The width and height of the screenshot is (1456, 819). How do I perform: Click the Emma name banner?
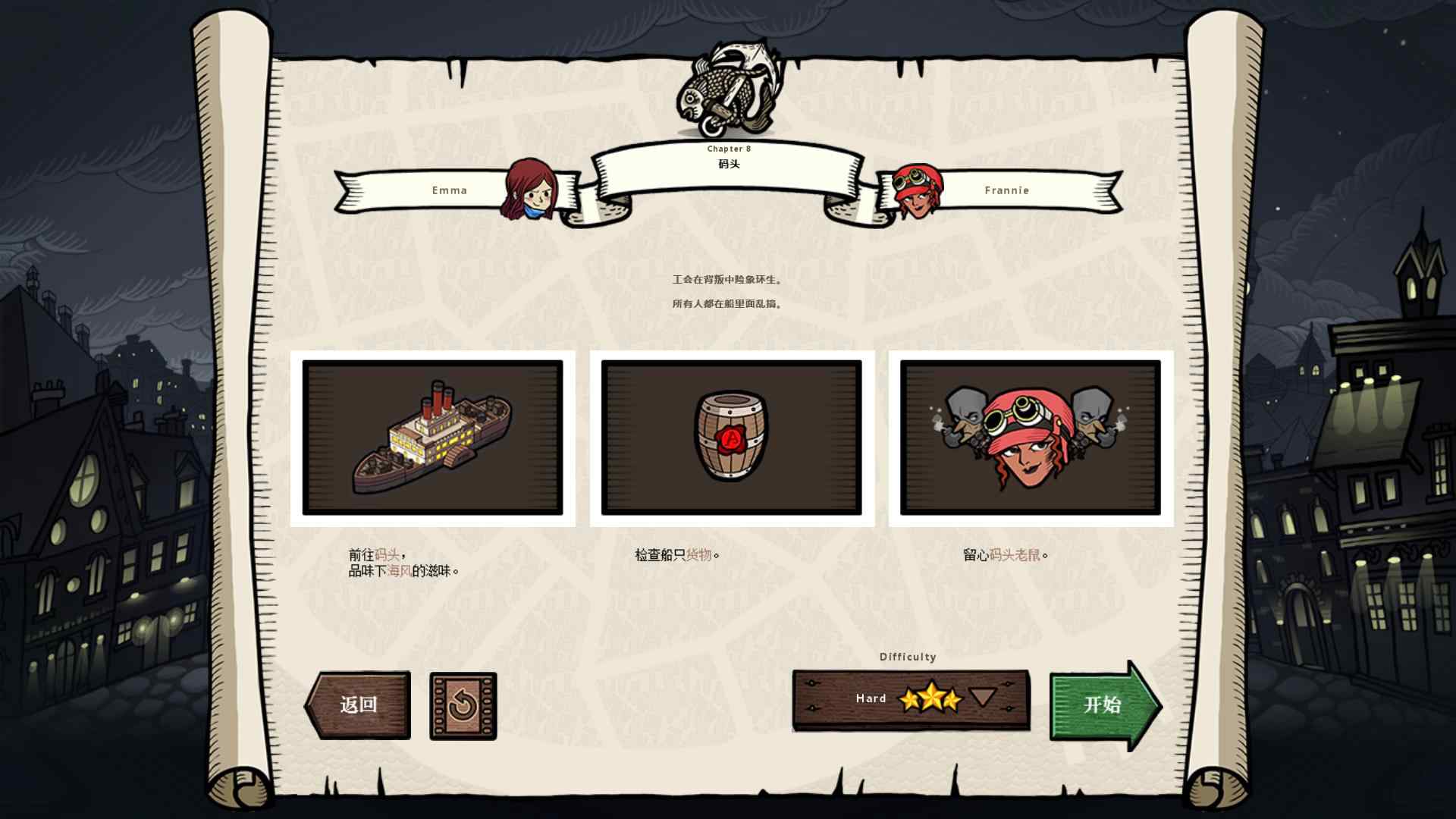450,190
